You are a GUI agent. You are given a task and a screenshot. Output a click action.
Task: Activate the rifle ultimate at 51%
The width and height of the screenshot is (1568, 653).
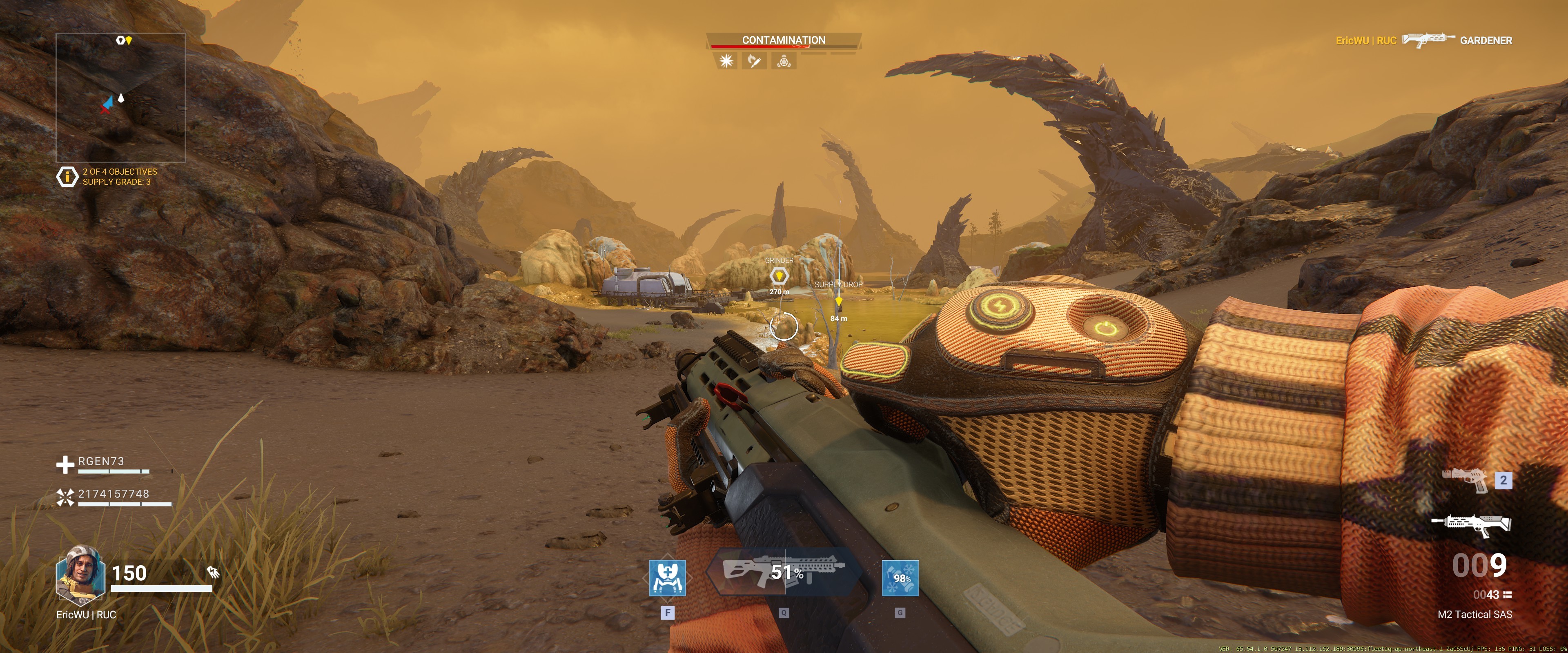pos(784,572)
